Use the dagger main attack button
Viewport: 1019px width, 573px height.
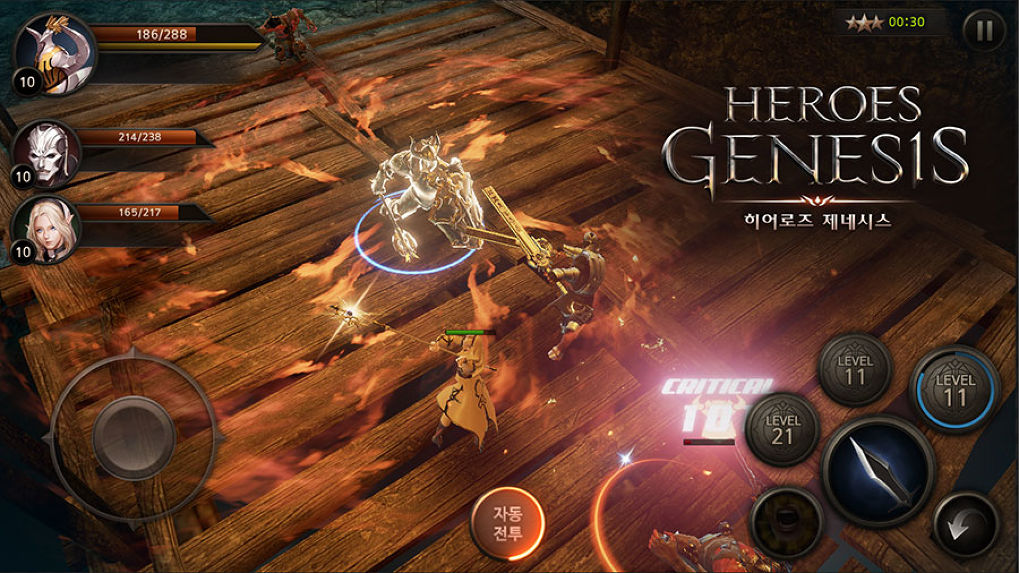click(878, 470)
